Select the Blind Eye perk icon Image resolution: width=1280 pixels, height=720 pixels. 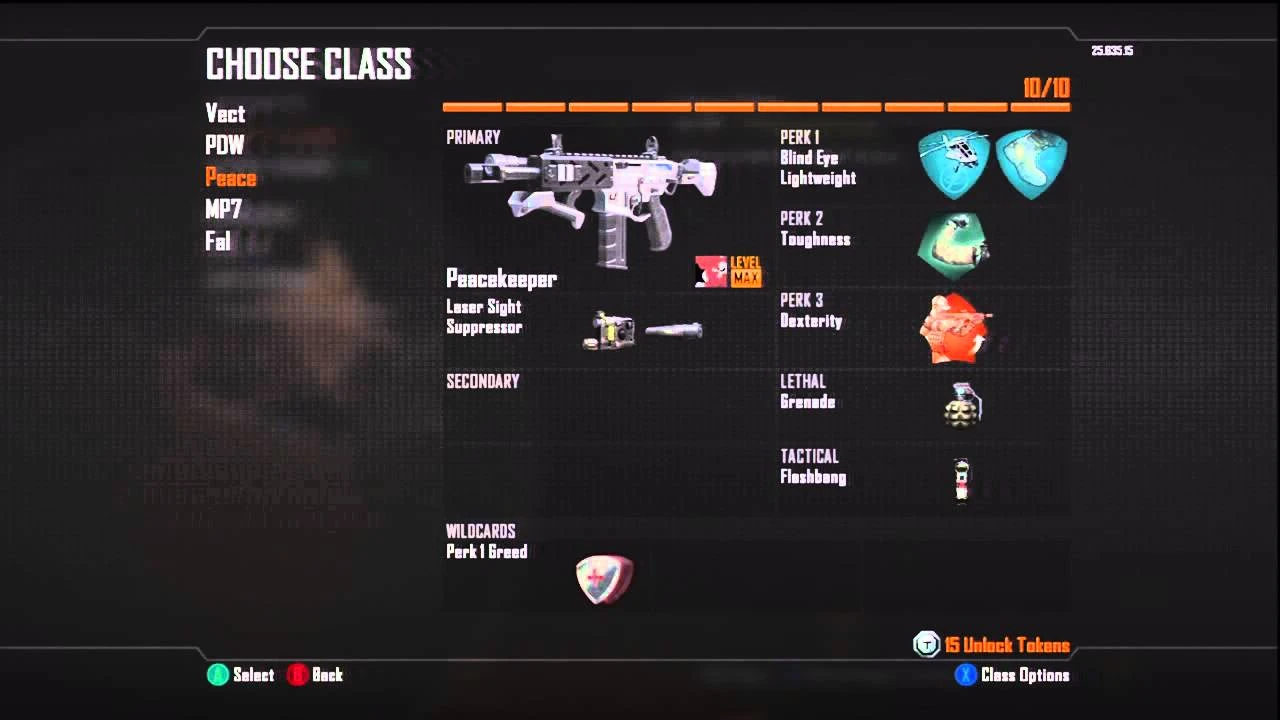coord(953,160)
